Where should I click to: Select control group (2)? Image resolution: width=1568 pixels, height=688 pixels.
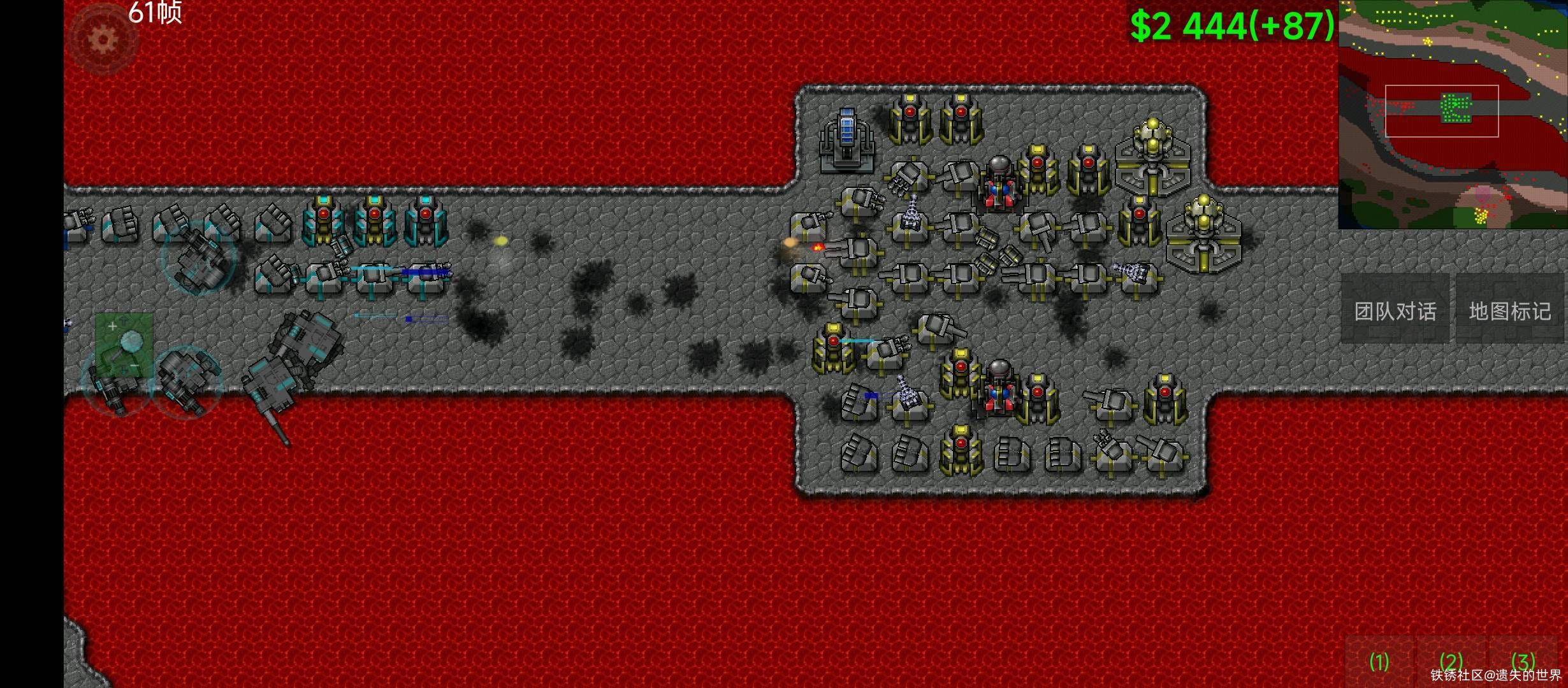tap(1451, 663)
